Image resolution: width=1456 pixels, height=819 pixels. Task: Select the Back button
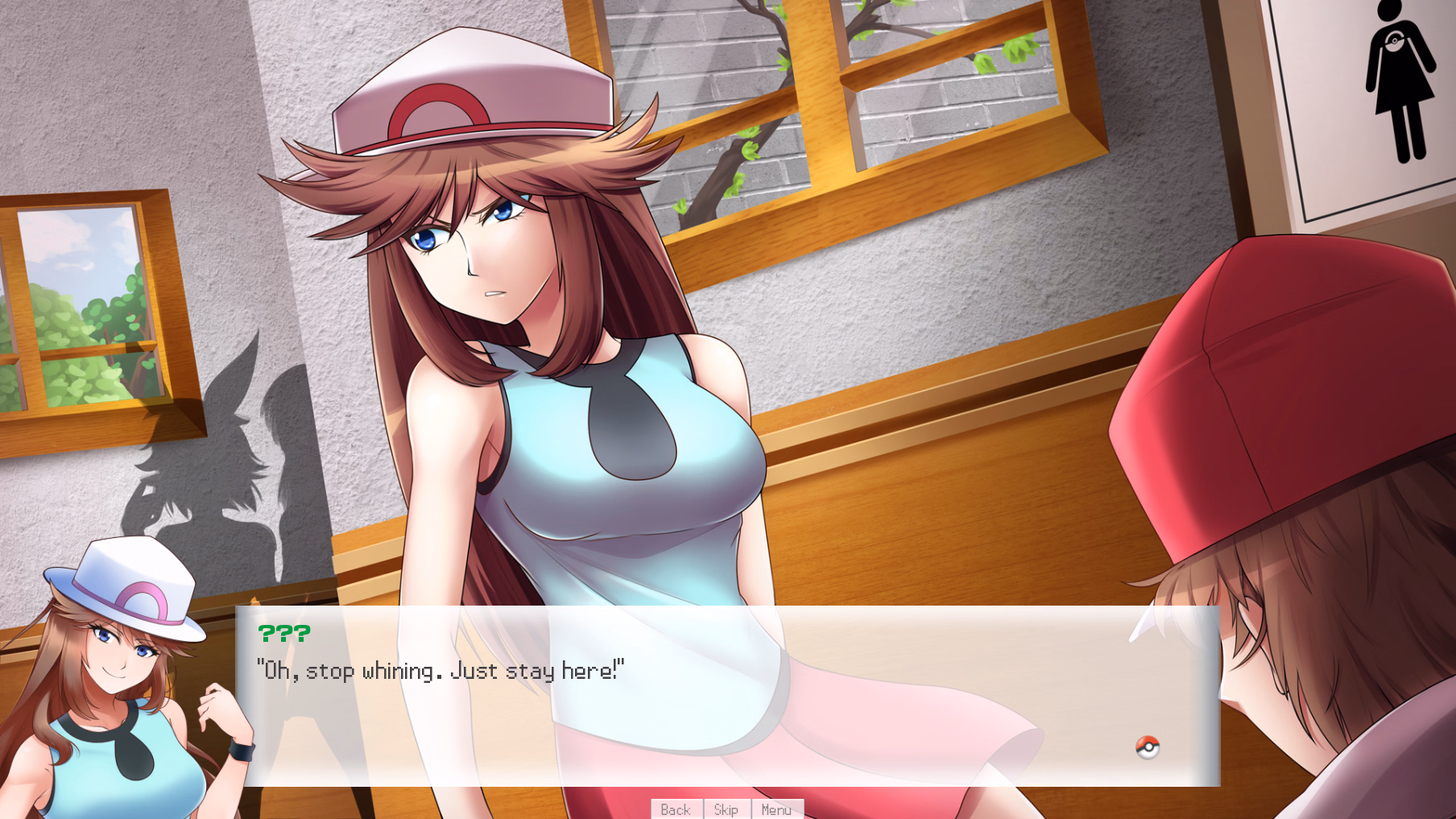pyautogui.click(x=675, y=809)
